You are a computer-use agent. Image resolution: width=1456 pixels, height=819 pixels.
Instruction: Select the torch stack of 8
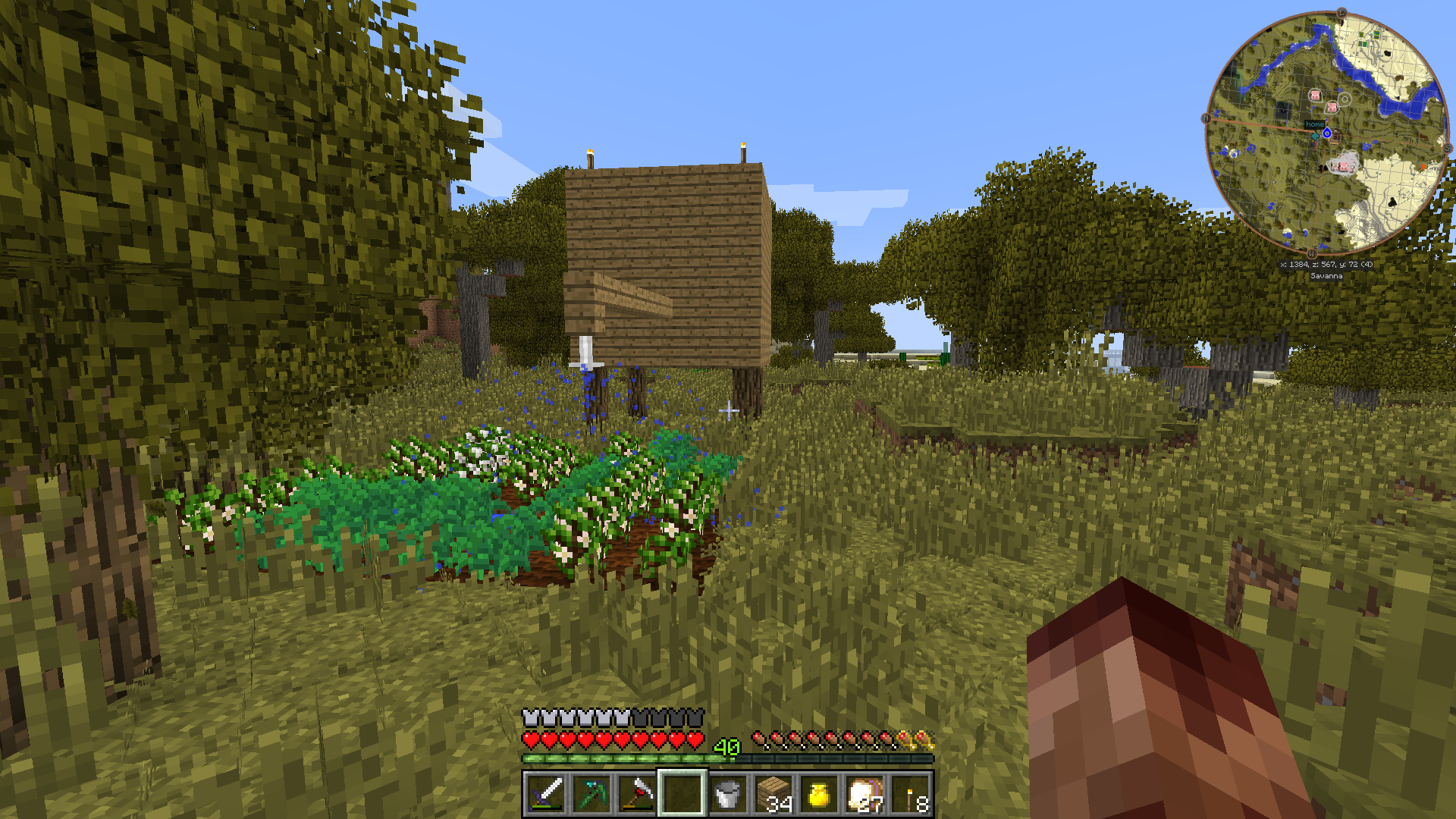(911, 794)
